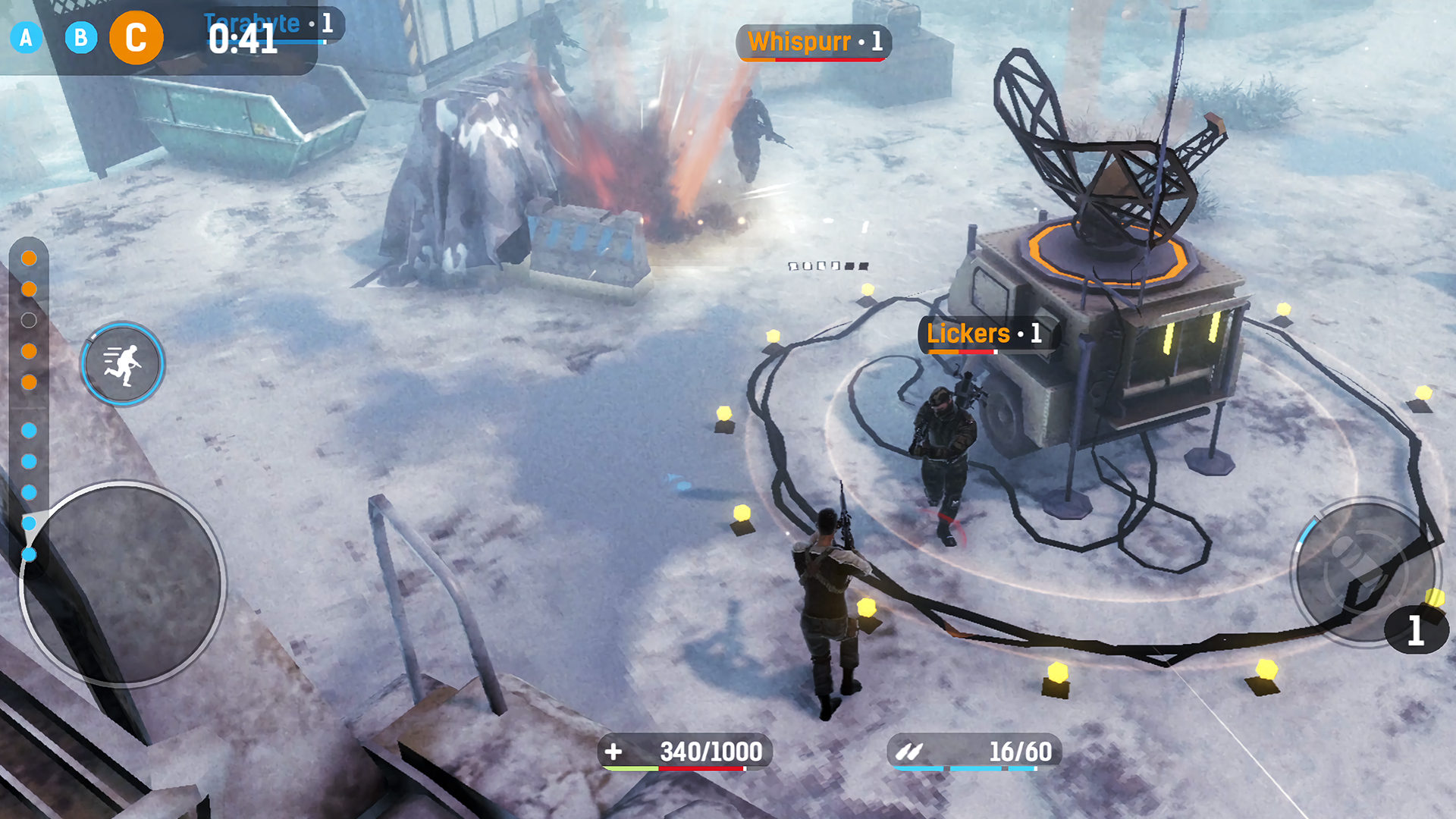Select capture point A indicator
The width and height of the screenshot is (1456, 819).
click(26, 37)
